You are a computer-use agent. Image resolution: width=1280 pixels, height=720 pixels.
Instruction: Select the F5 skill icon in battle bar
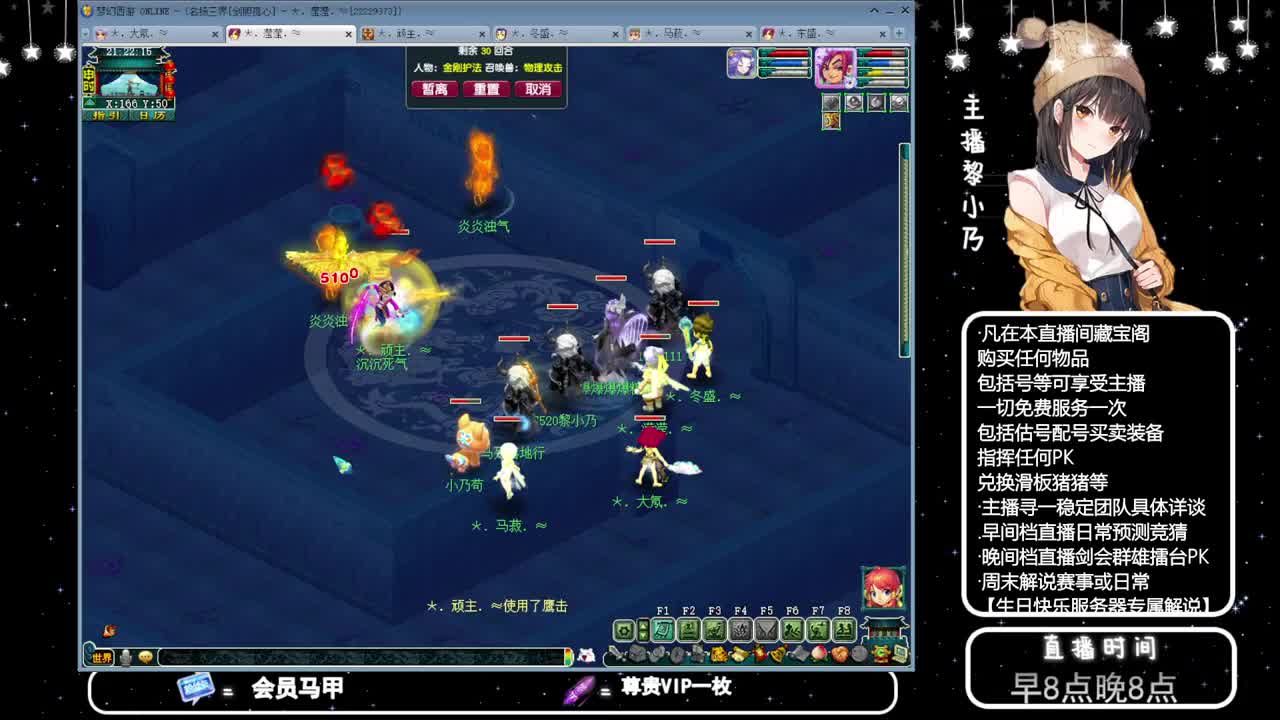point(768,630)
